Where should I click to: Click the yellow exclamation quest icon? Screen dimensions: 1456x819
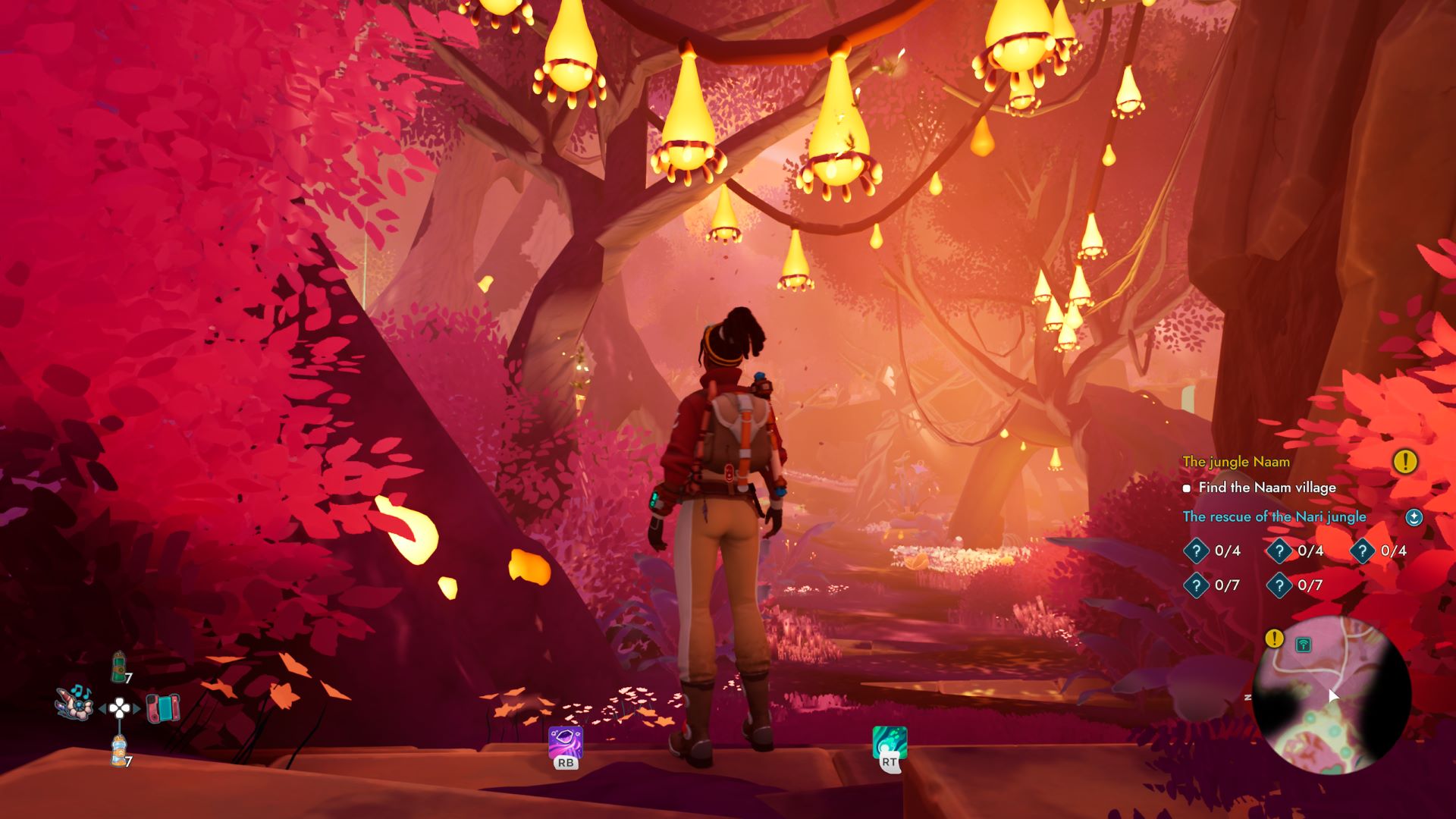click(1404, 461)
